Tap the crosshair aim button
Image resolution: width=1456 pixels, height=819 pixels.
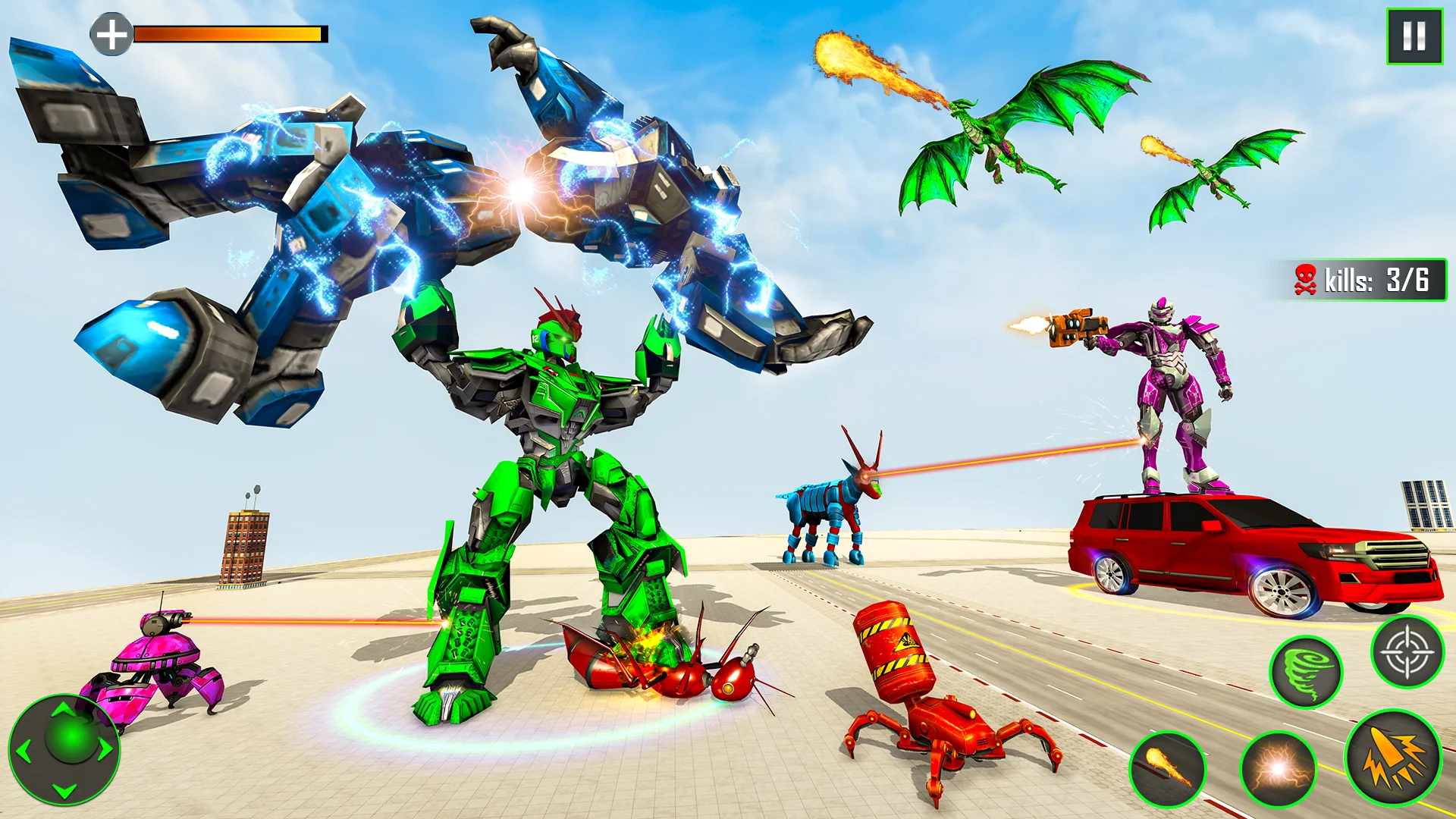1407,652
